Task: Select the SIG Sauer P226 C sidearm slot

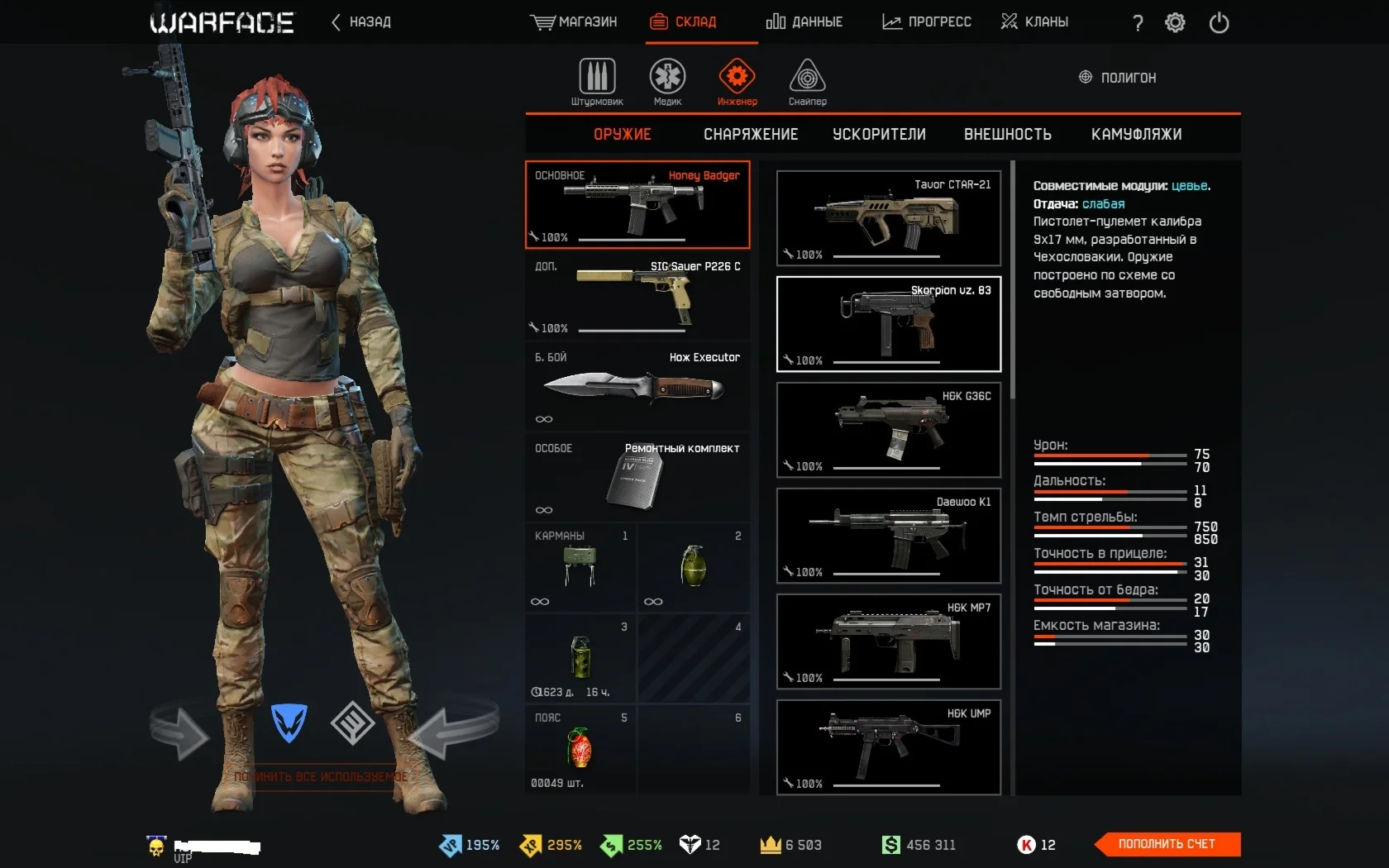Action: [637, 296]
